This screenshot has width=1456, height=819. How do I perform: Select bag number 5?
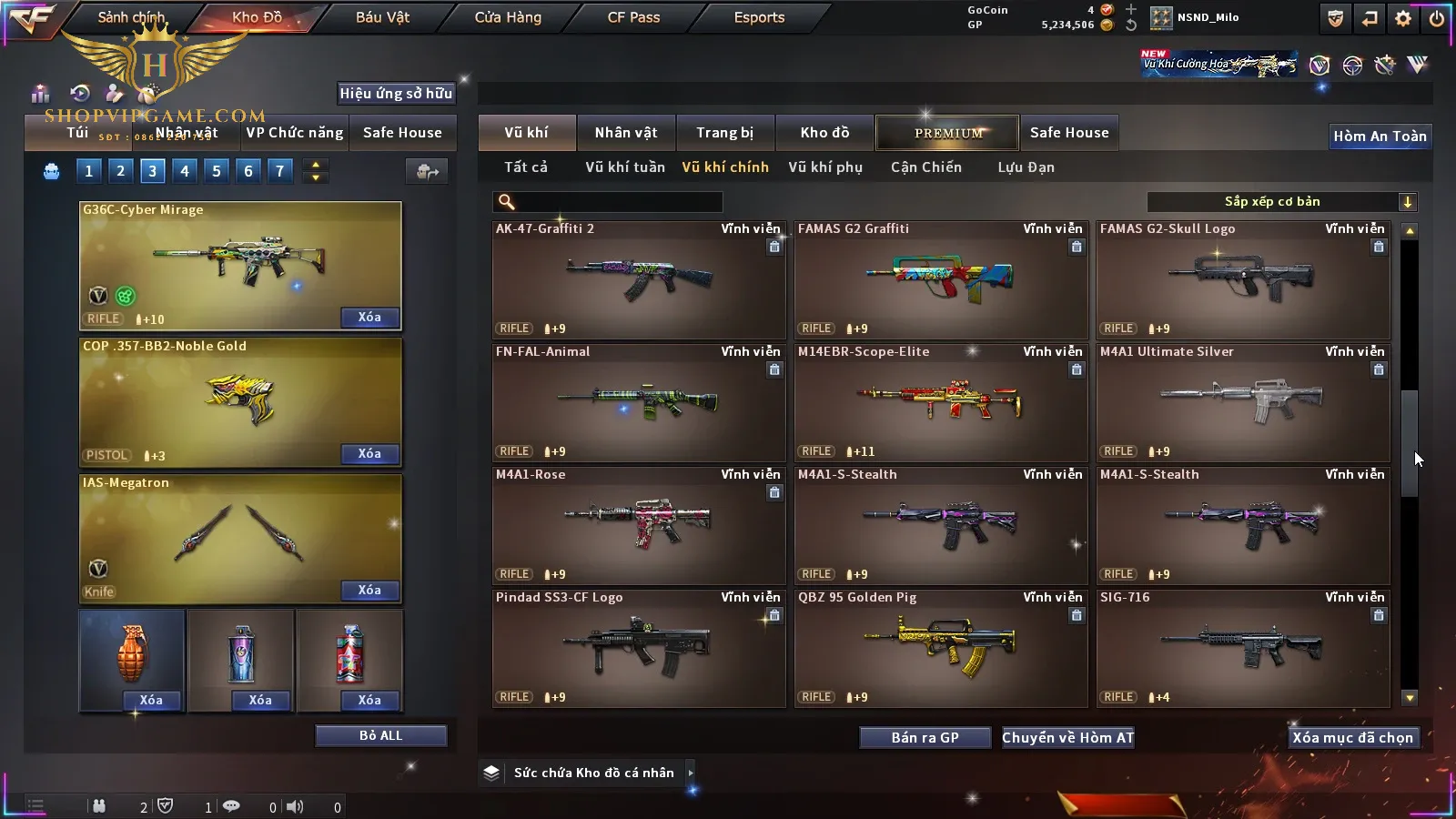tap(217, 171)
